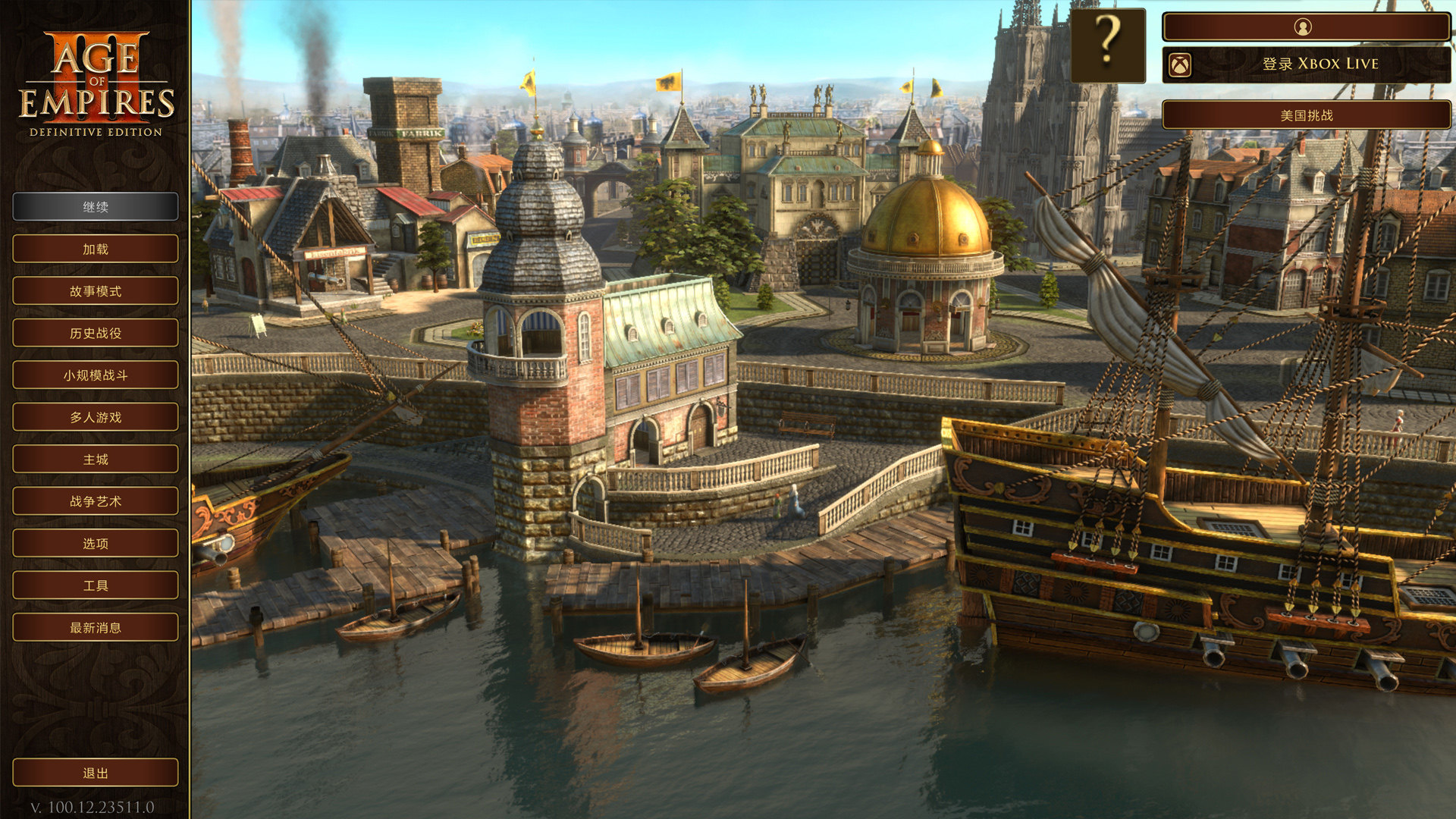Image resolution: width=1456 pixels, height=819 pixels.
Task: Click the 继续 (Continue) button
Action: [x=96, y=207]
